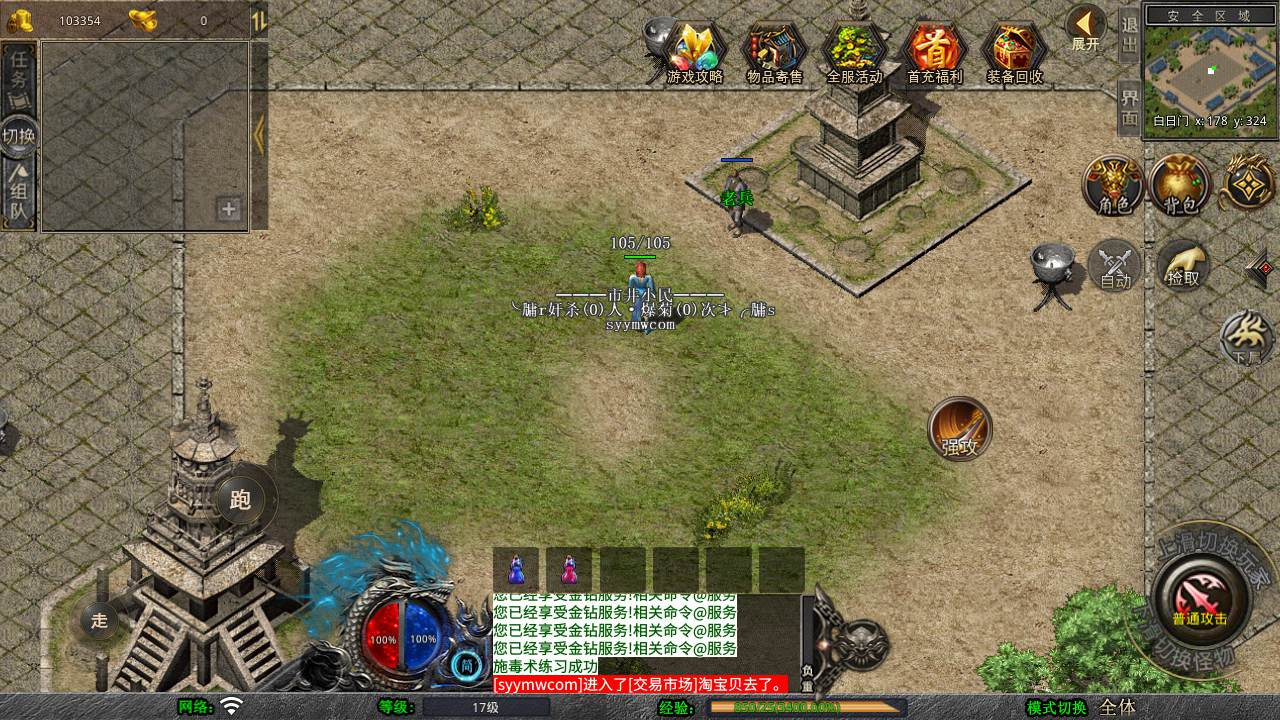The width and height of the screenshot is (1280, 720).
Task: Tap the 捡取 pick-up button
Action: (x=1183, y=265)
